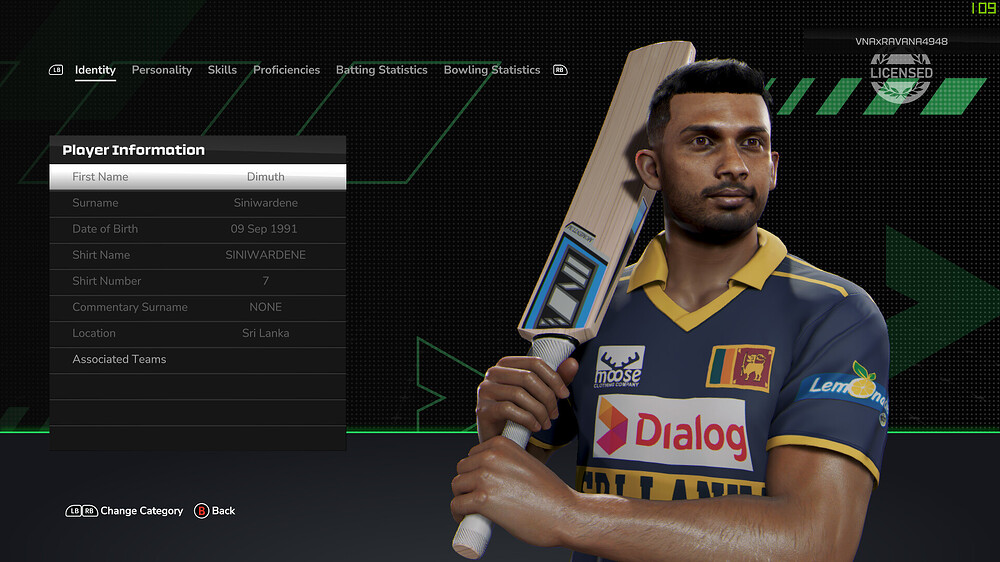This screenshot has height=562, width=1000.
Task: Open the Batting Statistics tab
Action: [x=381, y=70]
